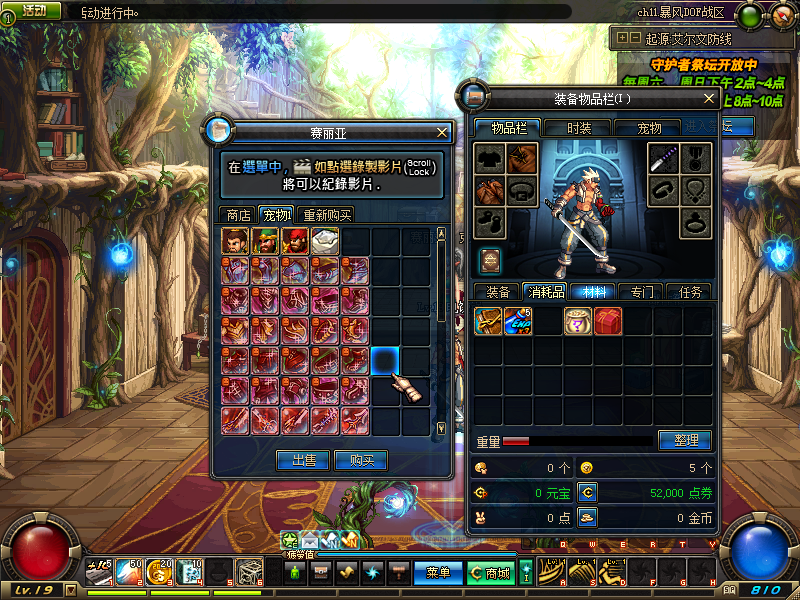This screenshot has width=800, height=600.
Task: Close the 赛丽亚 shop window
Action: coord(442,132)
